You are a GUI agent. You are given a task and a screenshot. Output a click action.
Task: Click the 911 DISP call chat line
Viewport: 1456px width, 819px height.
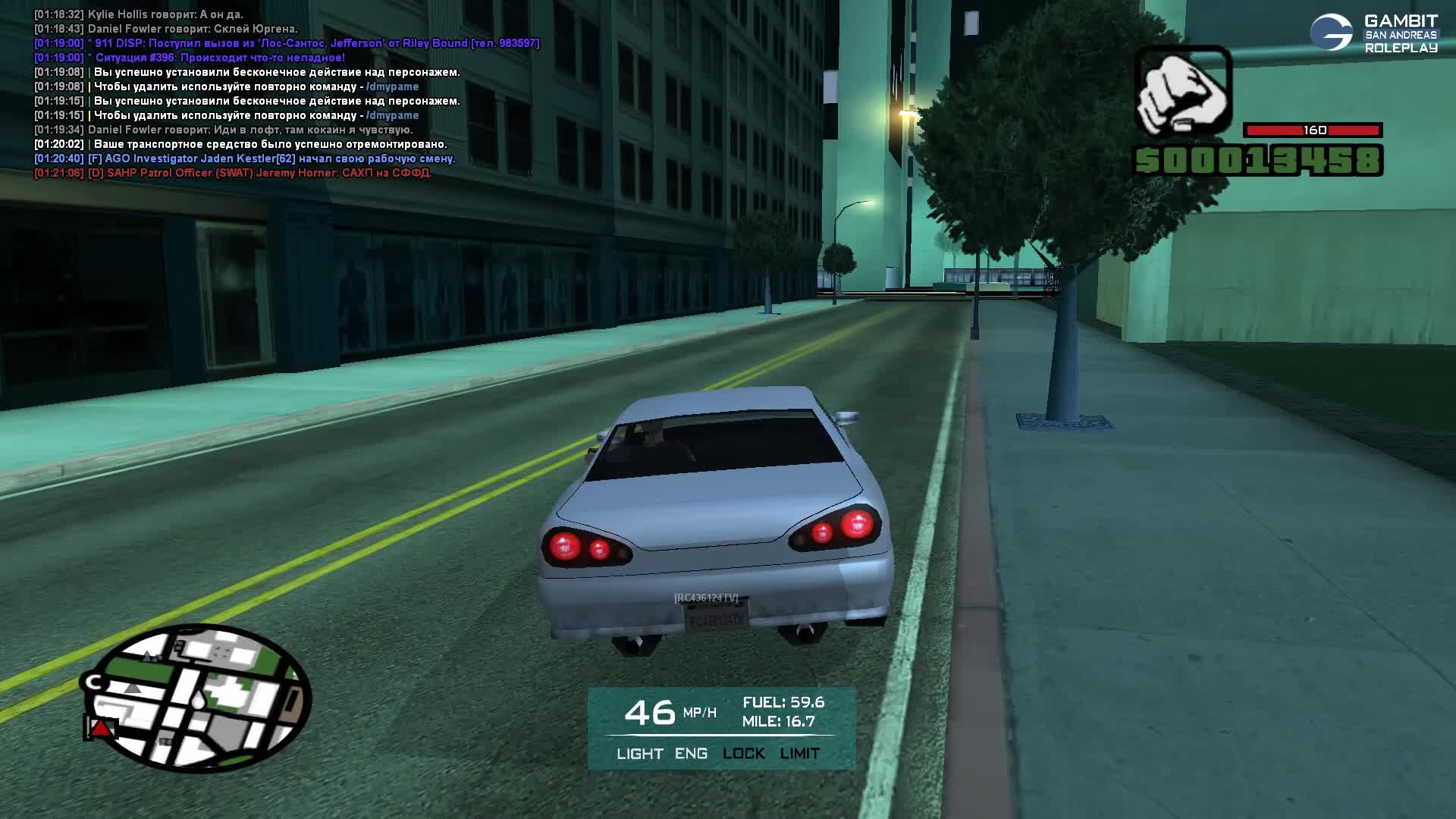(x=287, y=43)
